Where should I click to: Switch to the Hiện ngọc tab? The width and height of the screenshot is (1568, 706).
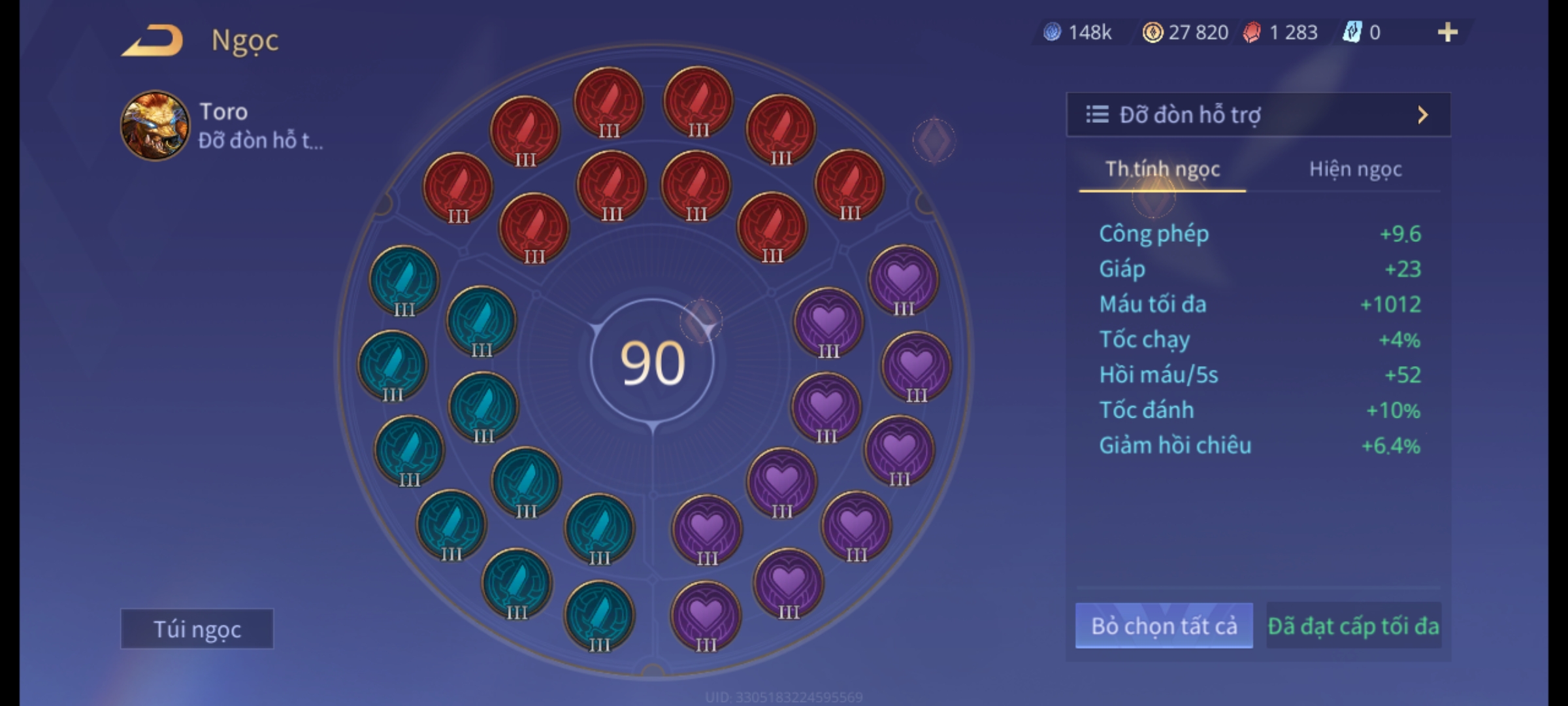coord(1355,169)
